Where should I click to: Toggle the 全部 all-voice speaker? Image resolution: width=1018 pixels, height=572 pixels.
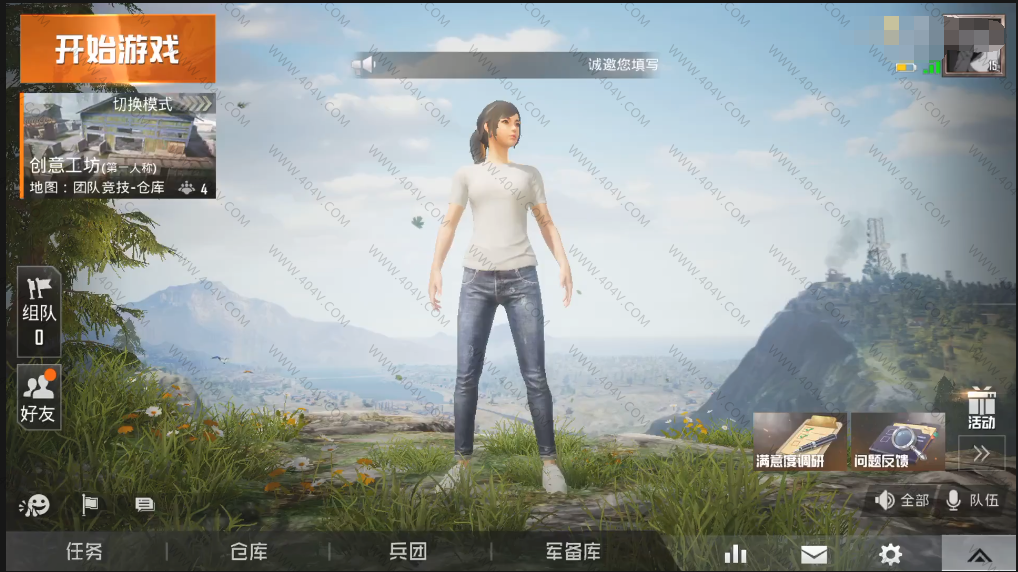pyautogui.click(x=902, y=500)
